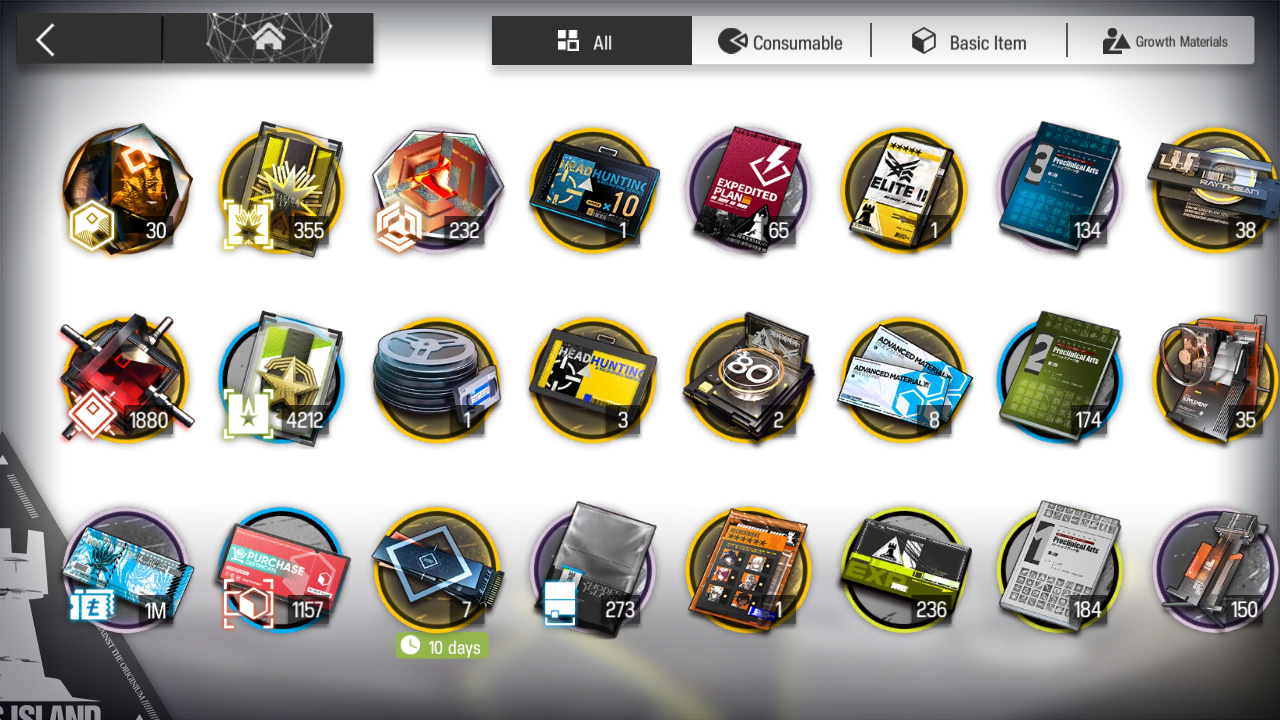Open the Basic Item tab
The height and width of the screenshot is (720, 1280).
pos(968,41)
